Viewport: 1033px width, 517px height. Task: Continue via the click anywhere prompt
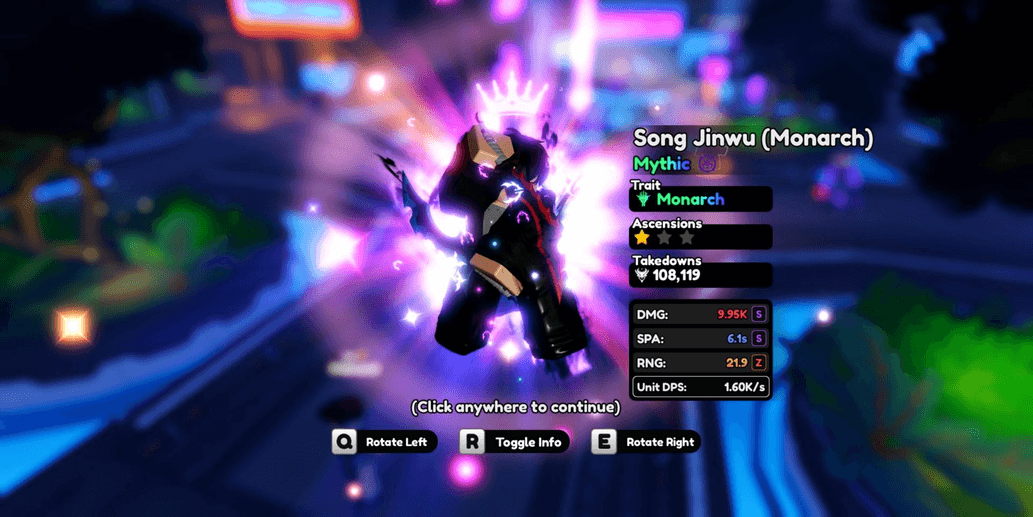tap(515, 407)
